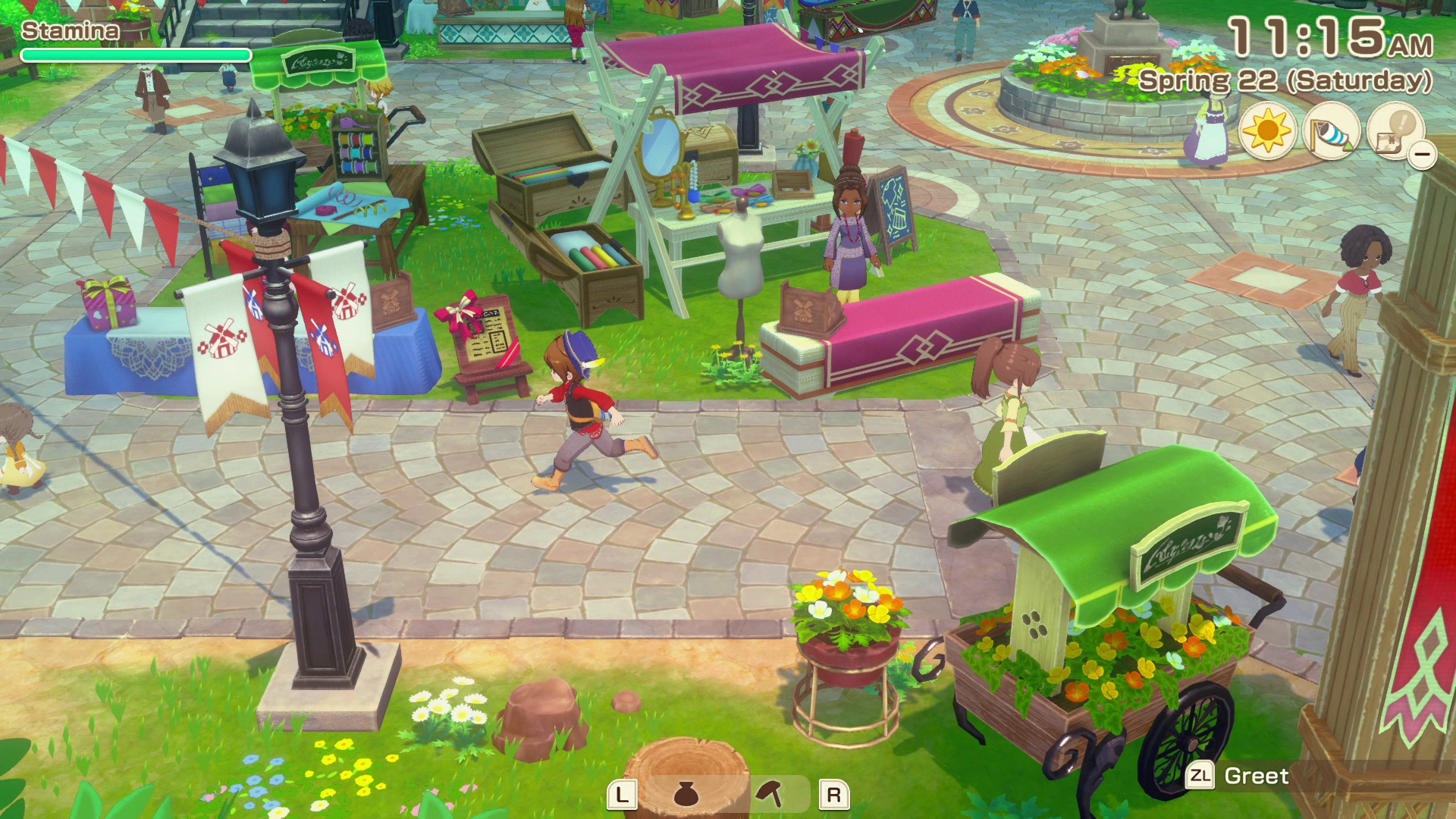Open the weather forecast sun icon

pos(1266,133)
